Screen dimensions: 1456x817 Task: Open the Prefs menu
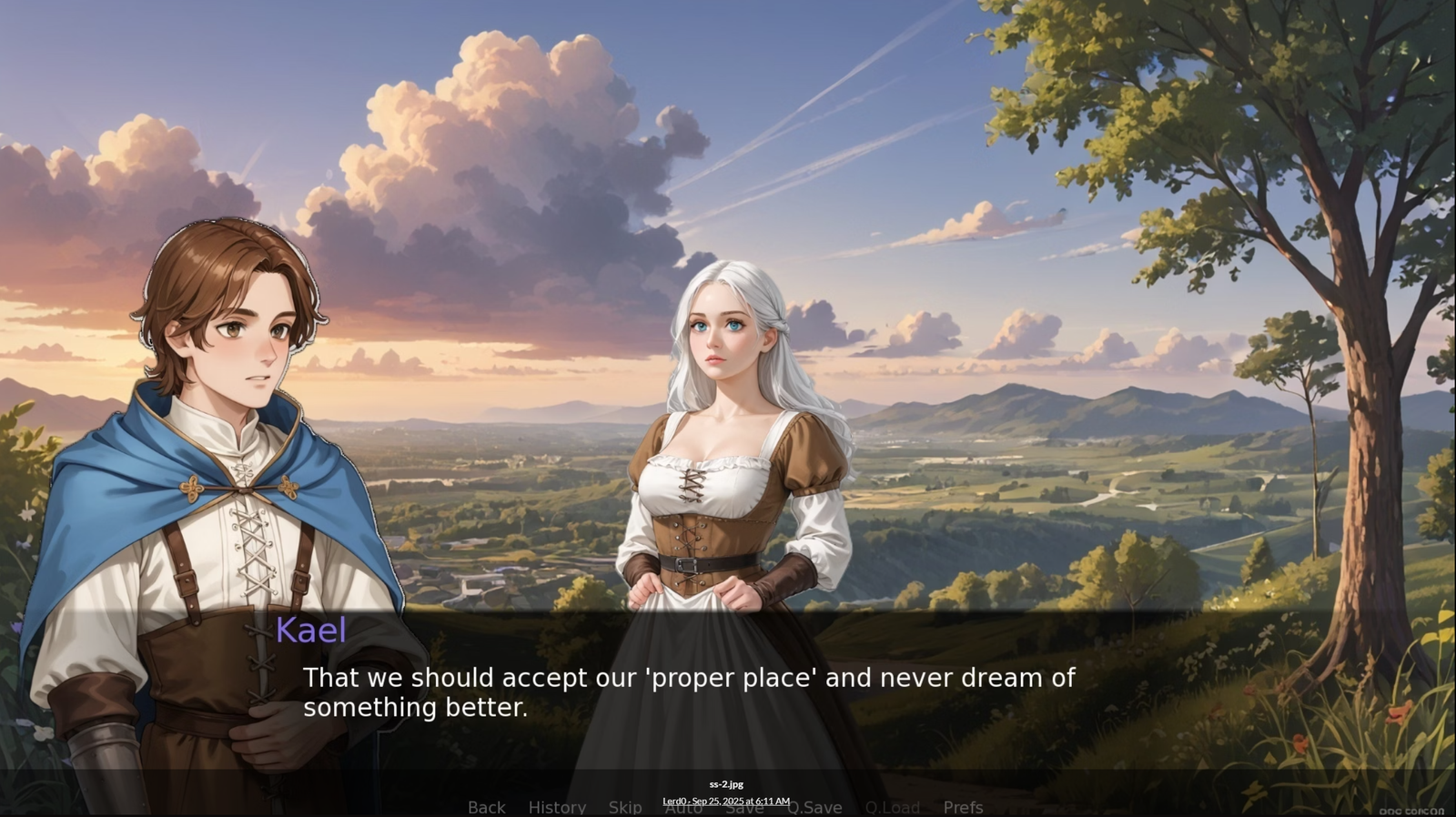pos(963,807)
